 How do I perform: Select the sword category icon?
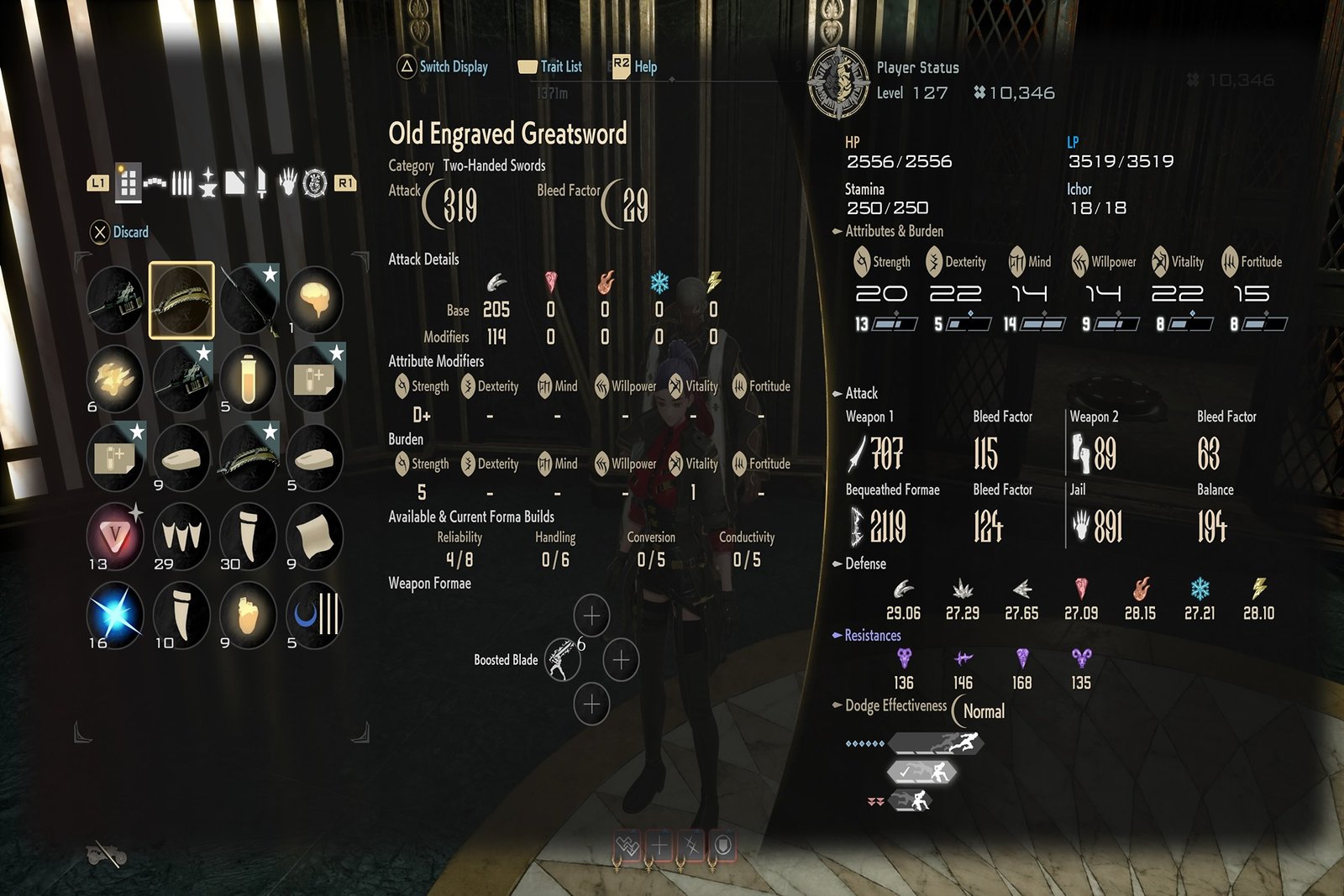click(x=262, y=182)
